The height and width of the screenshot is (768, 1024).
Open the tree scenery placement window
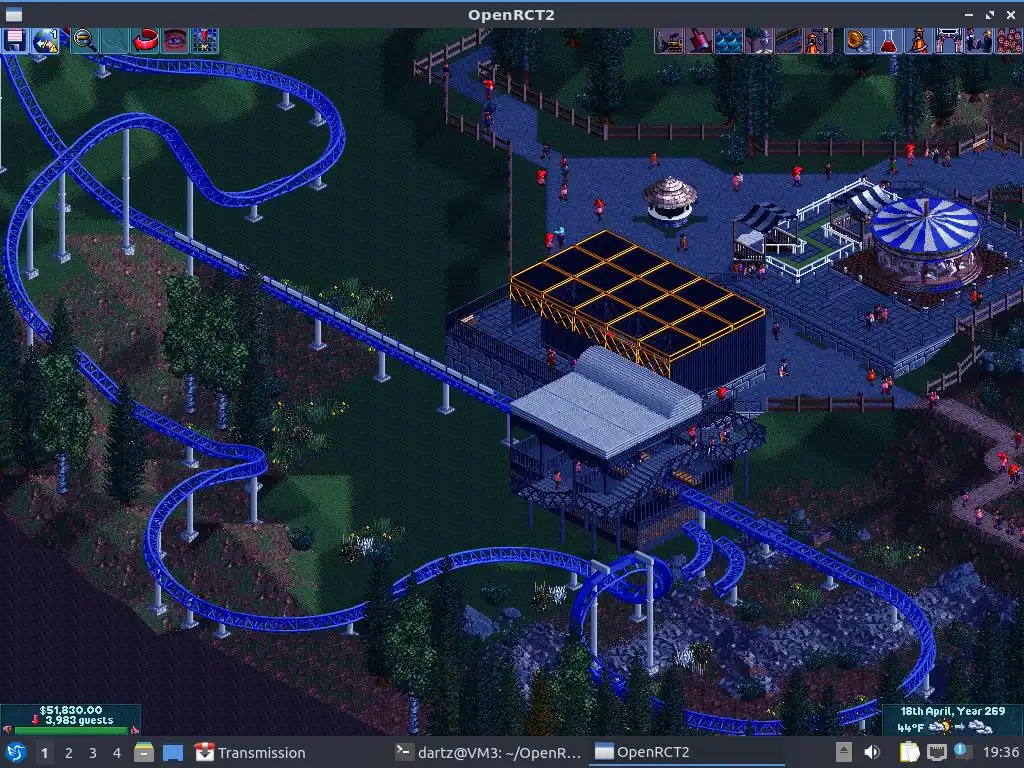tap(759, 40)
